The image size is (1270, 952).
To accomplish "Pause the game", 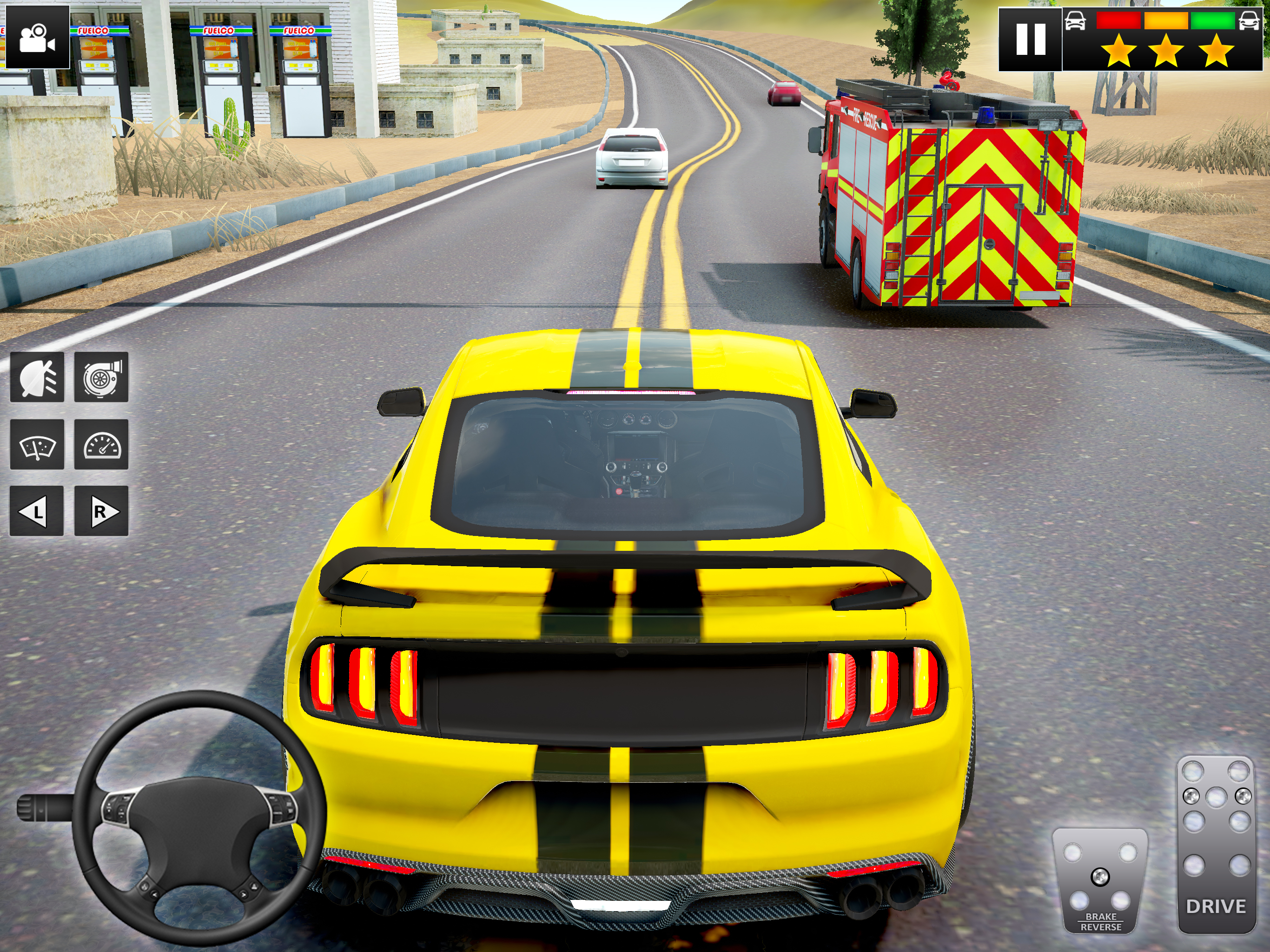I will click(x=1031, y=39).
